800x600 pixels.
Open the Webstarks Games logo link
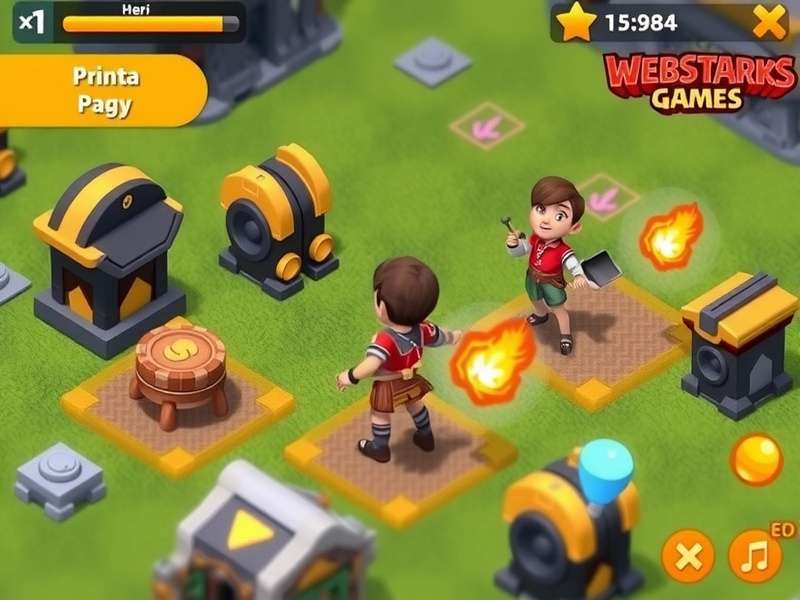(x=700, y=83)
